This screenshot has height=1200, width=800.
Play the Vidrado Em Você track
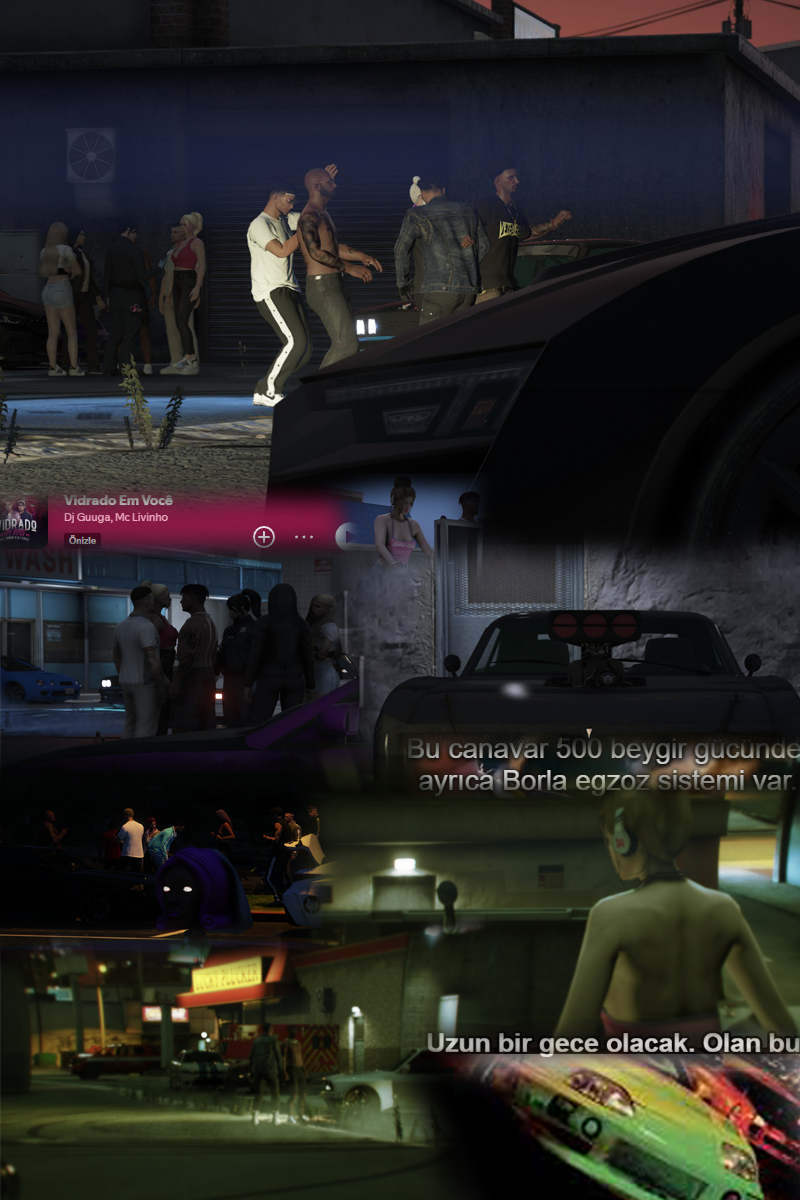point(346,536)
